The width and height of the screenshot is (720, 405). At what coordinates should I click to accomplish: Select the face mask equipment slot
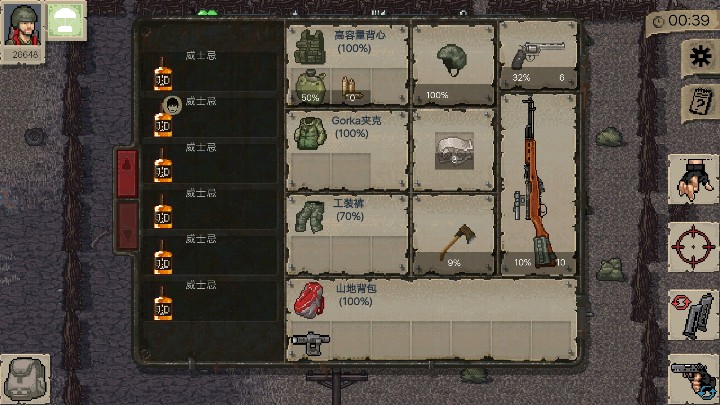[x=453, y=150]
